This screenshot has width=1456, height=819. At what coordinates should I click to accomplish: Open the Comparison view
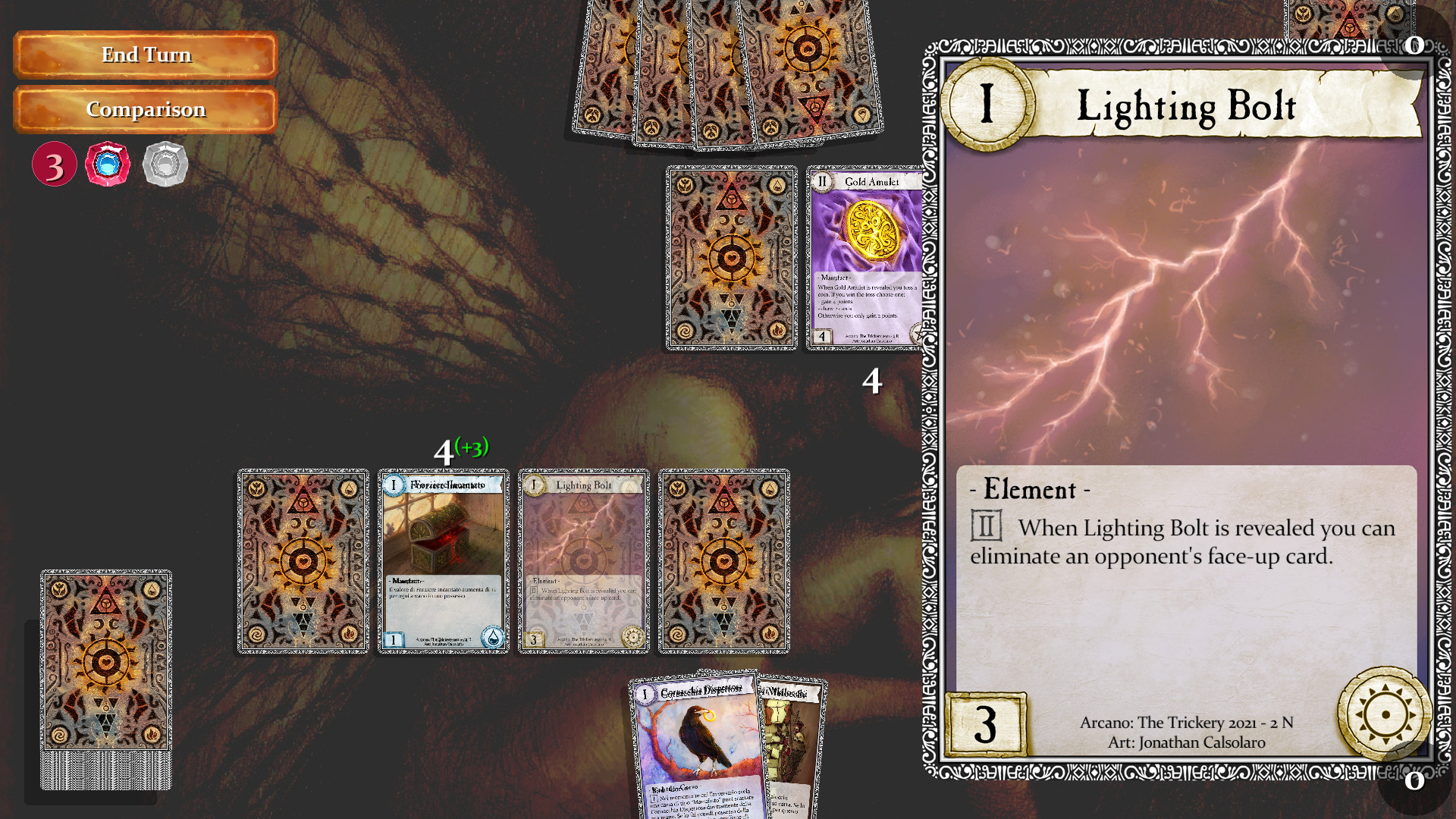[x=145, y=109]
